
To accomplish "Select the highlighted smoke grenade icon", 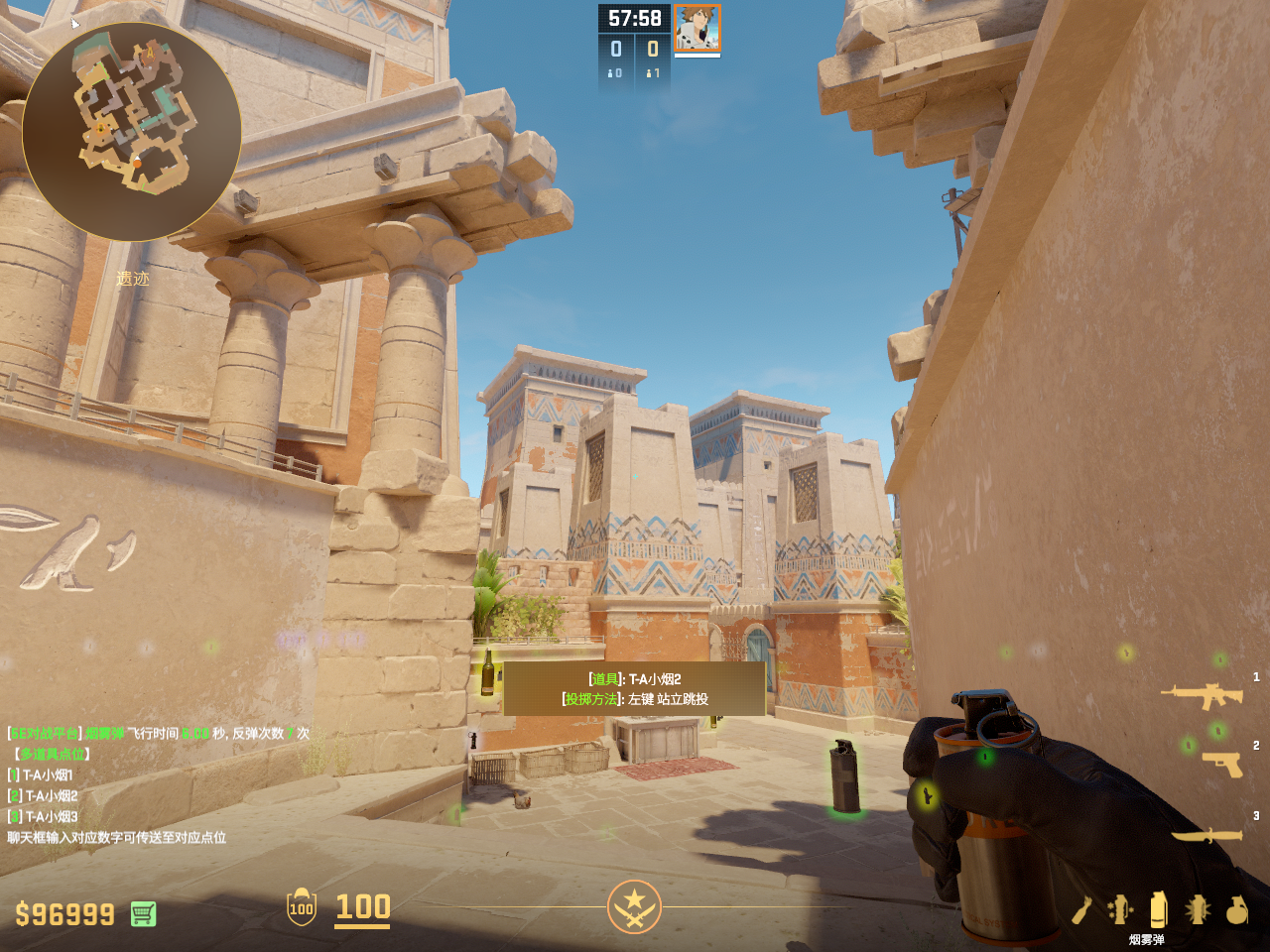I will 1159,909.
